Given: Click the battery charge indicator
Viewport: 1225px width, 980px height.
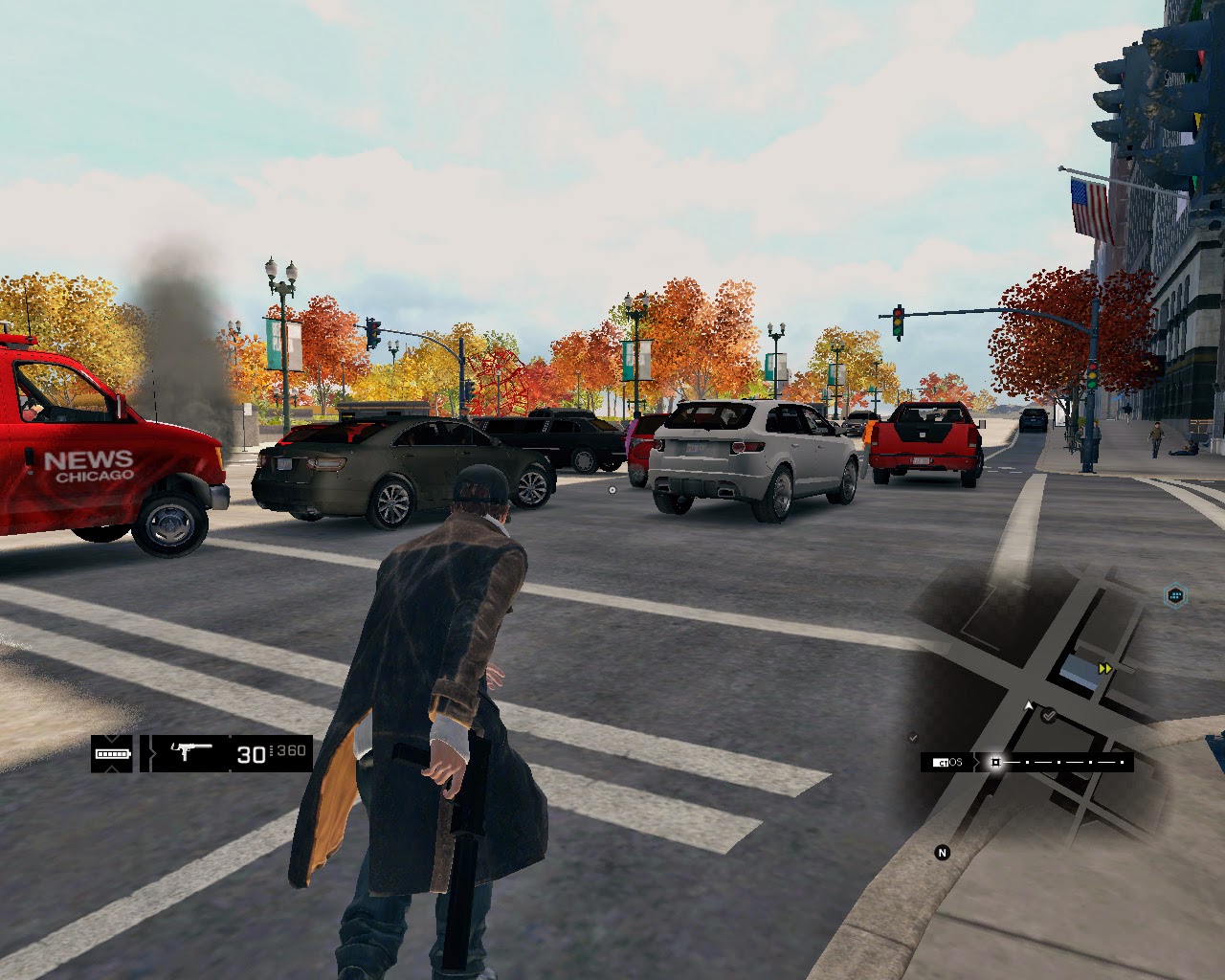Looking at the screenshot, I should [112, 754].
